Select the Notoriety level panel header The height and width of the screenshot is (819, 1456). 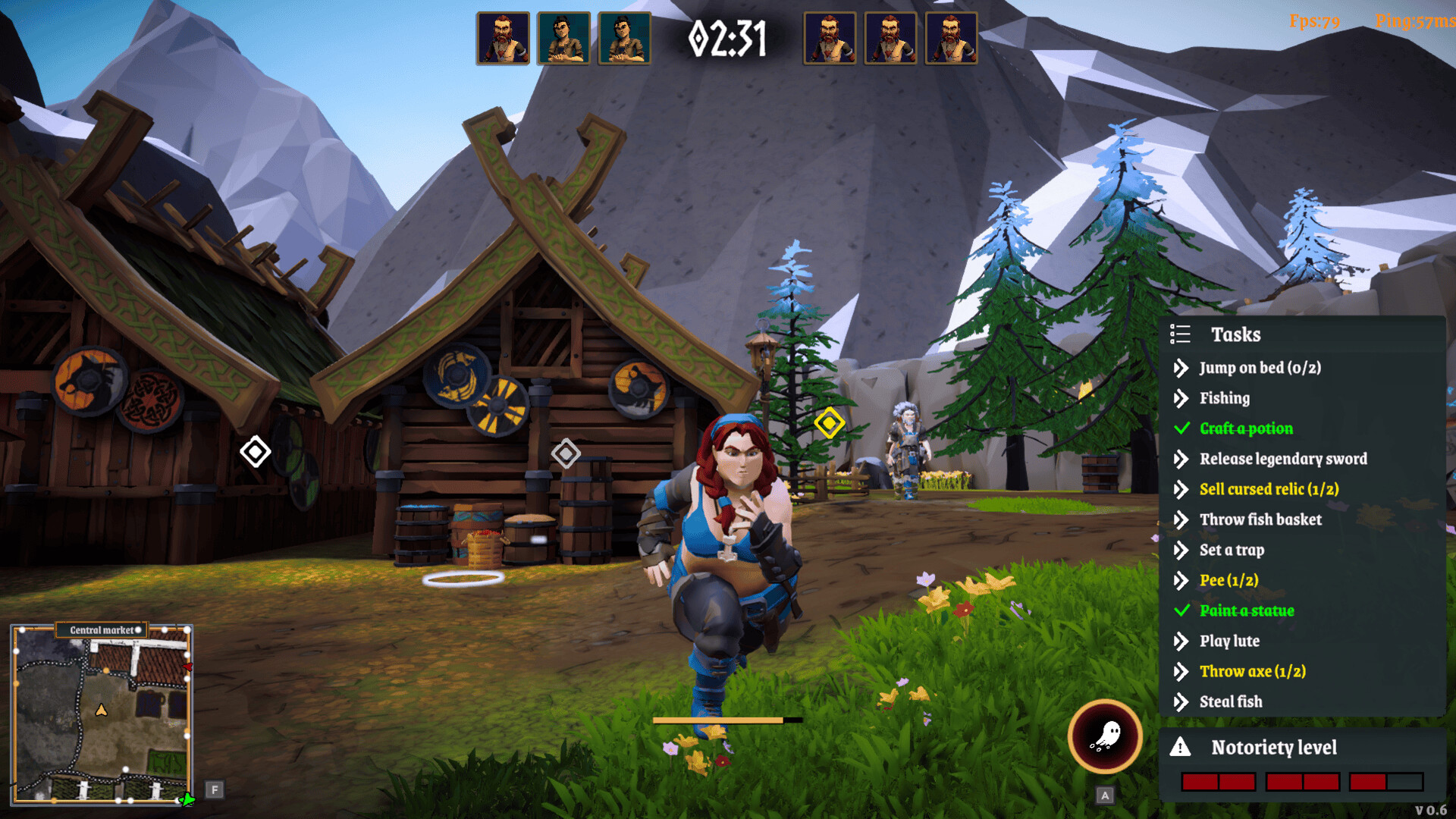pyautogui.click(x=1273, y=748)
